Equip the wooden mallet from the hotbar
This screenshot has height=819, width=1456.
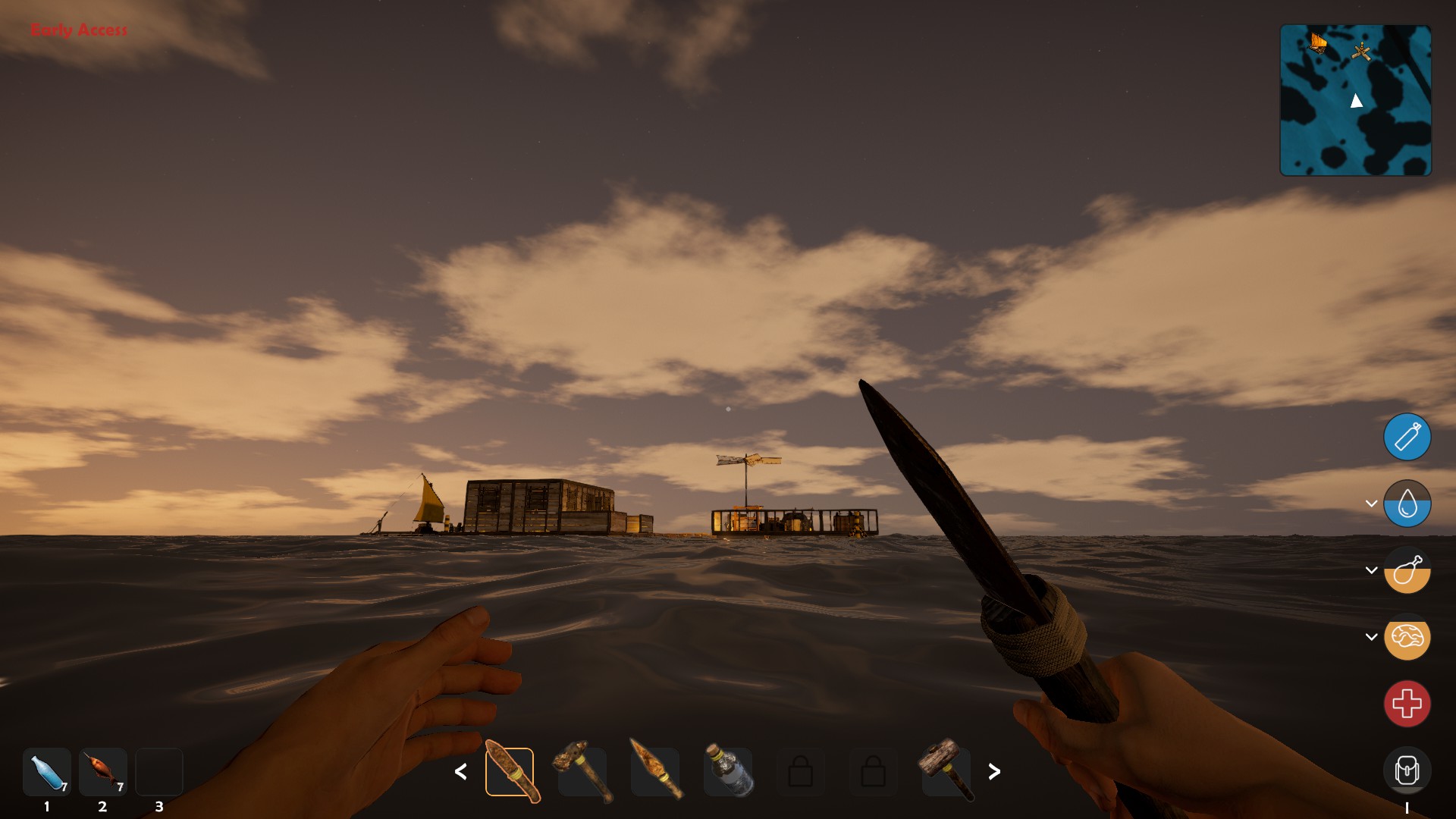(946, 772)
